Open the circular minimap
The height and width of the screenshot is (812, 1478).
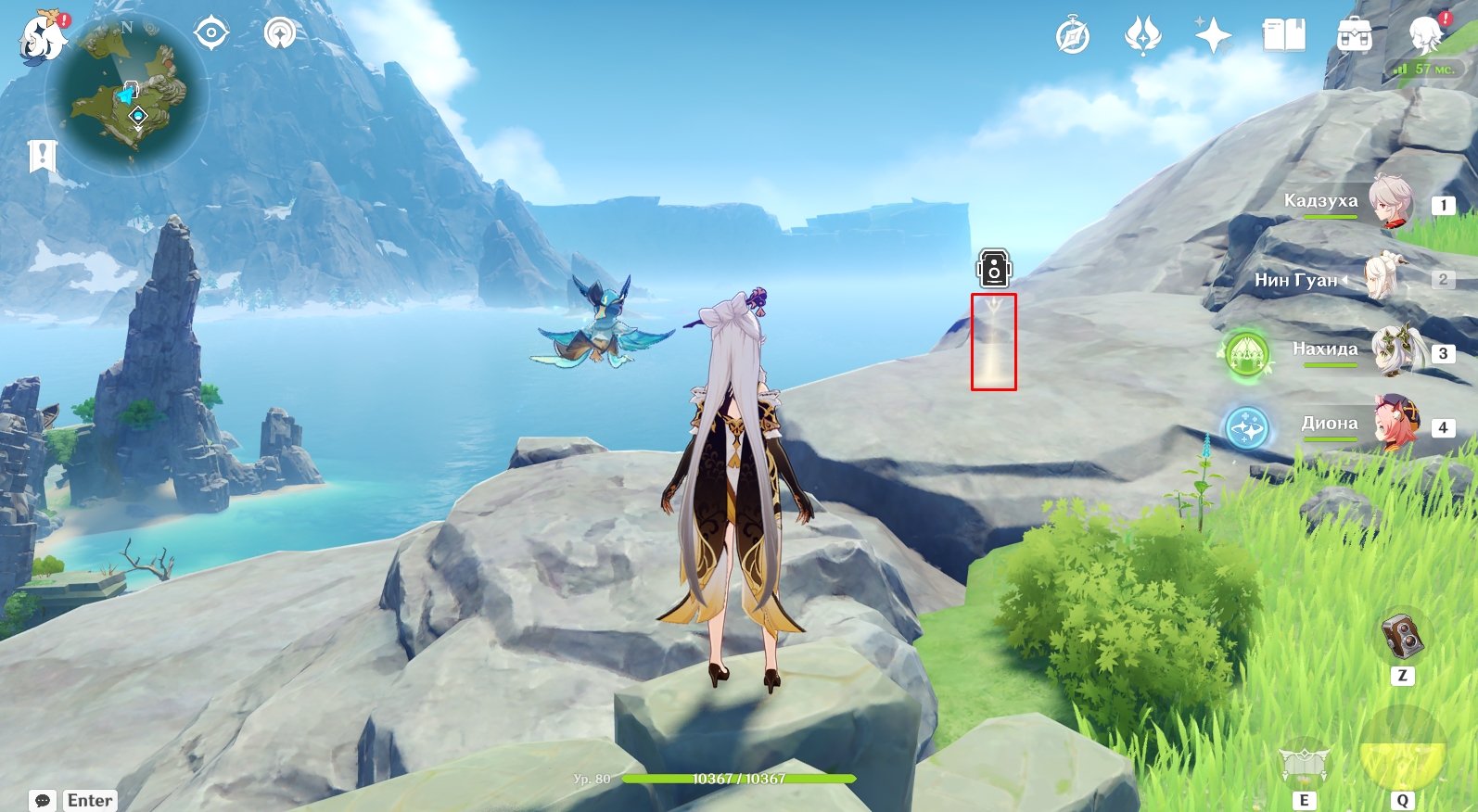(x=128, y=95)
